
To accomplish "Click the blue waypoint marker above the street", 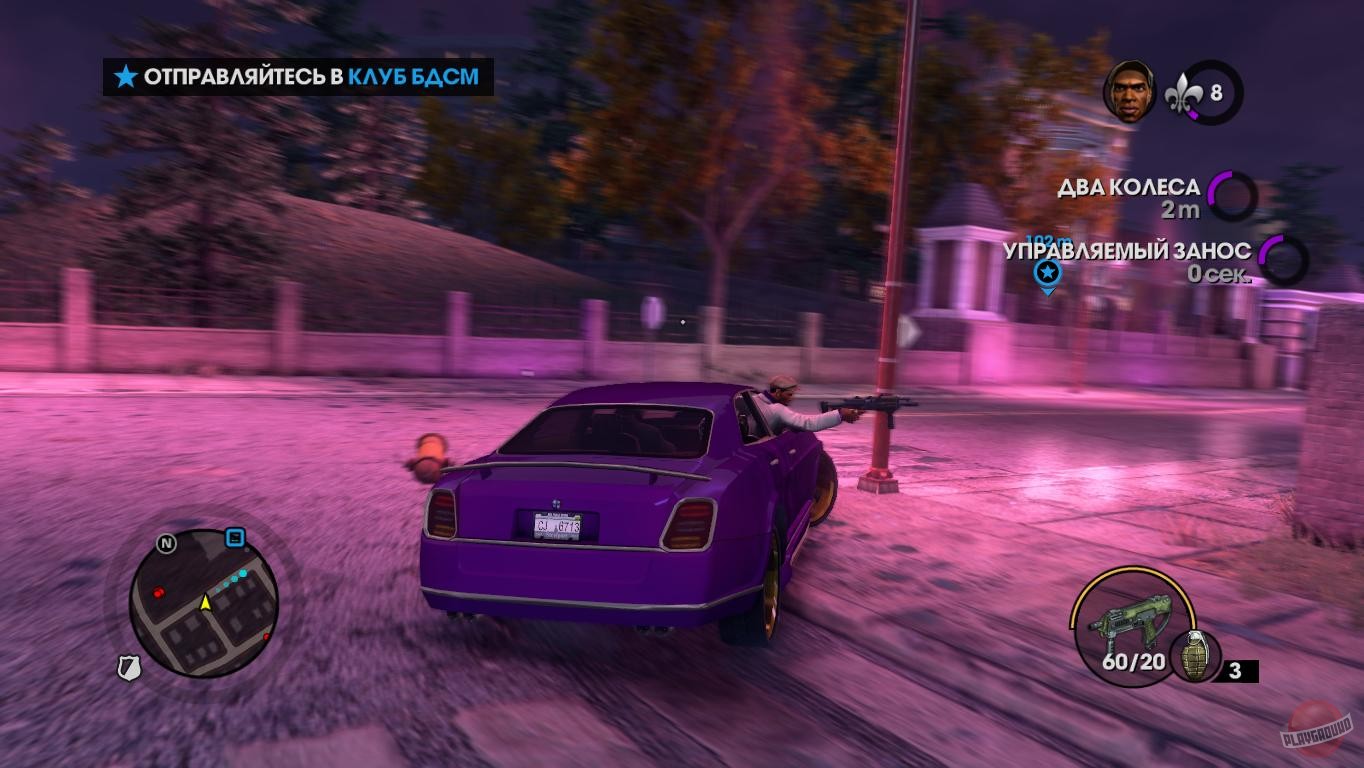I will (x=1046, y=270).
